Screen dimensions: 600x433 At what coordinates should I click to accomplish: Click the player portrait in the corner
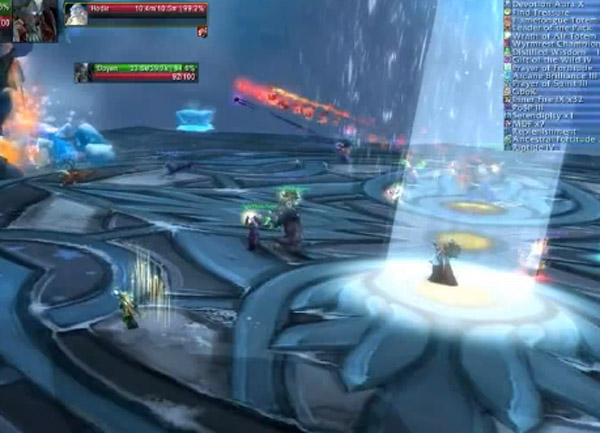point(29,20)
